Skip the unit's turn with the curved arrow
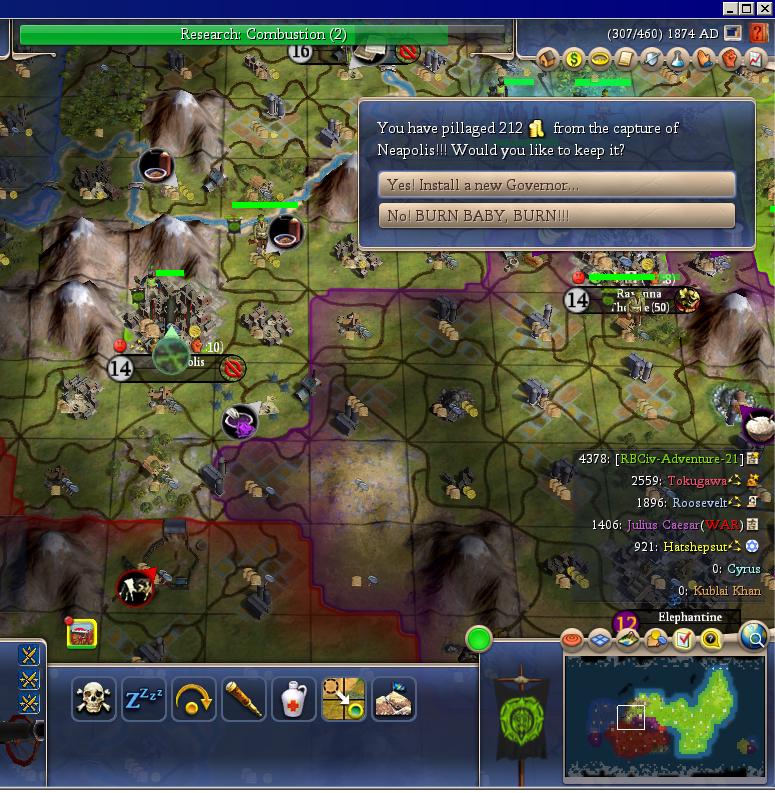 (194, 699)
